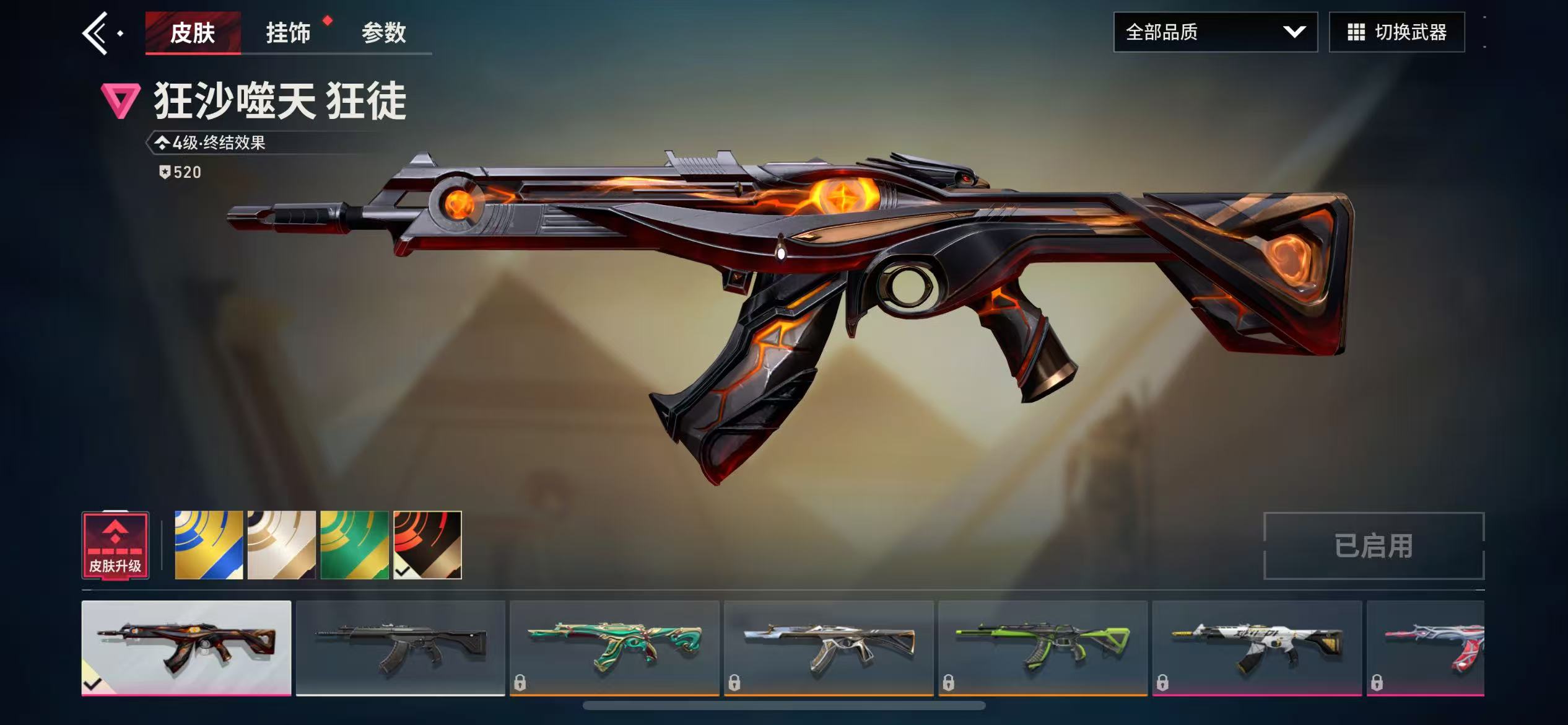
Task: Switch to the 挂饰 tab
Action: [x=288, y=33]
